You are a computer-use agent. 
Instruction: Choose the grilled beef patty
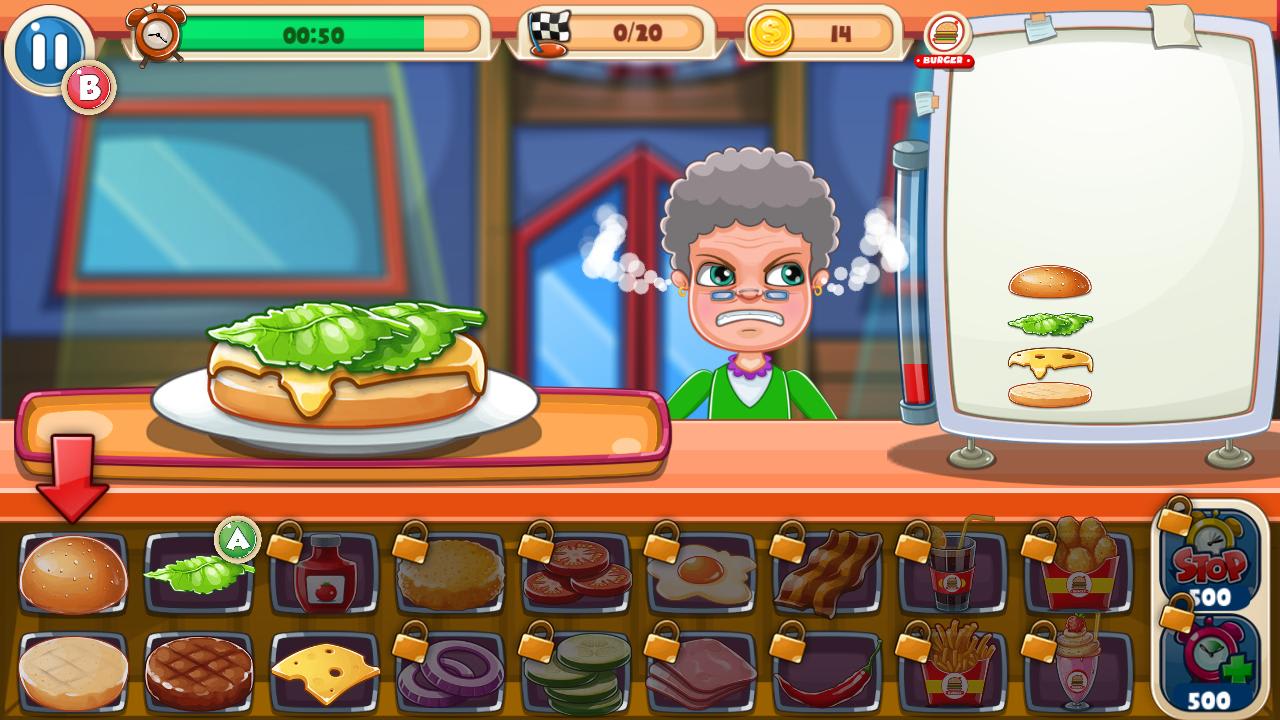coord(198,670)
